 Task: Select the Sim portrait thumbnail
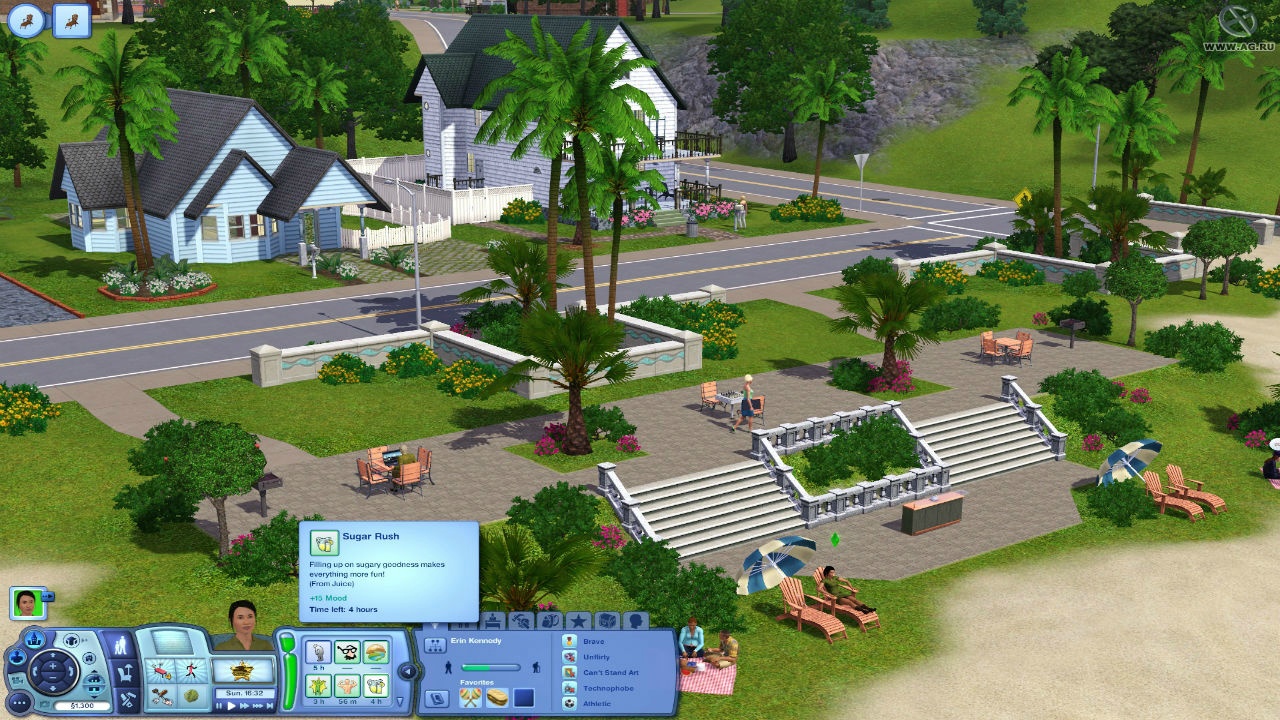(27, 603)
